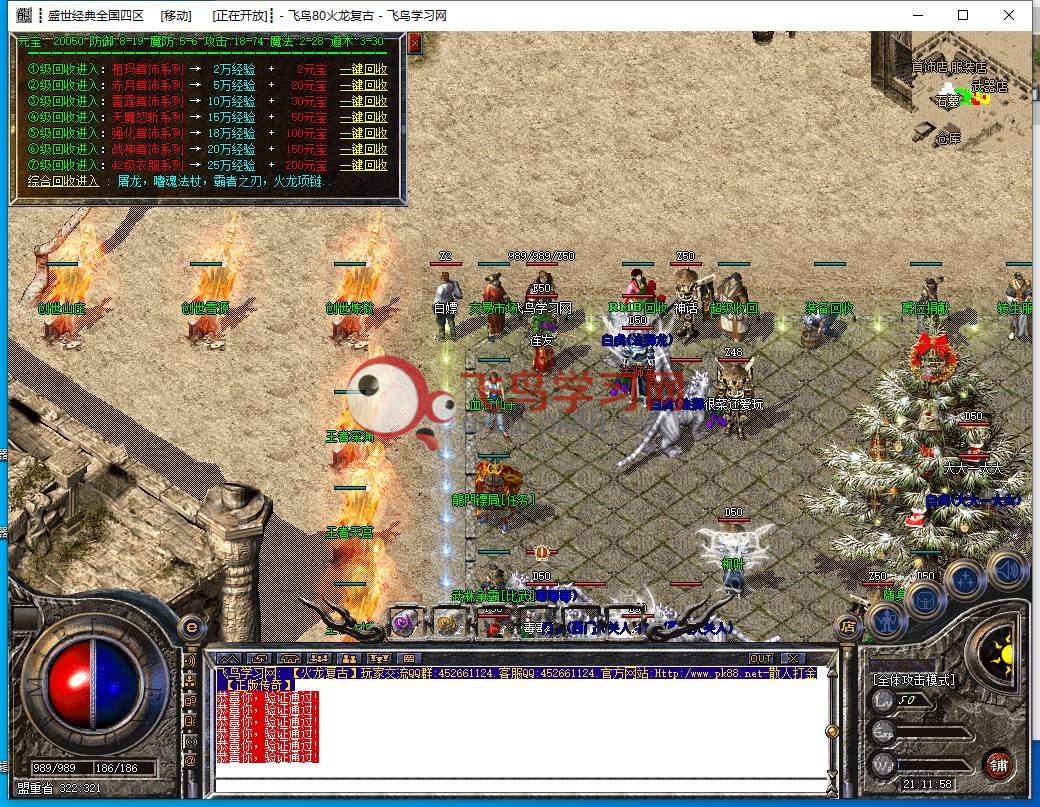Image resolution: width=1040 pixels, height=807 pixels.
Task: Click 一键回收 for 42级衣服系列
Action: (363, 165)
